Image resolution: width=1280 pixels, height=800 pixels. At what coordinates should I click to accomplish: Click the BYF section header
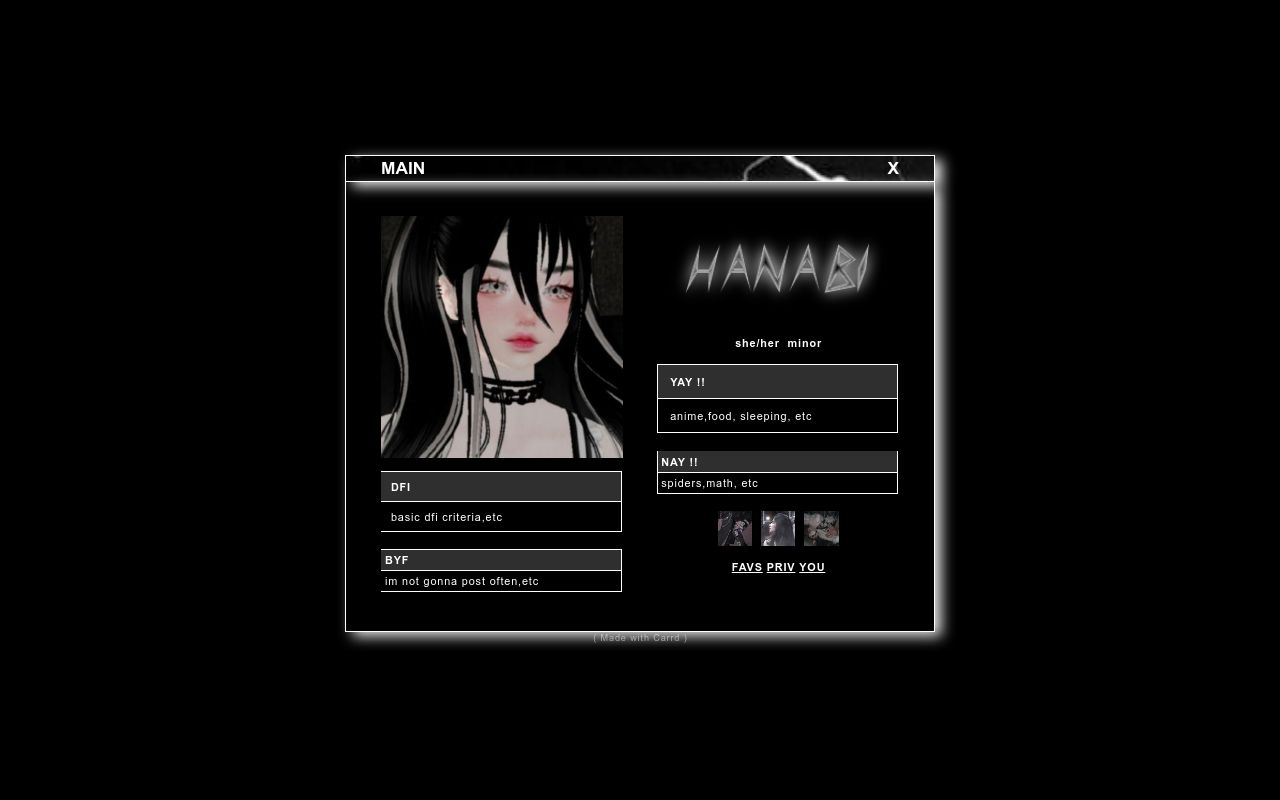click(500, 559)
